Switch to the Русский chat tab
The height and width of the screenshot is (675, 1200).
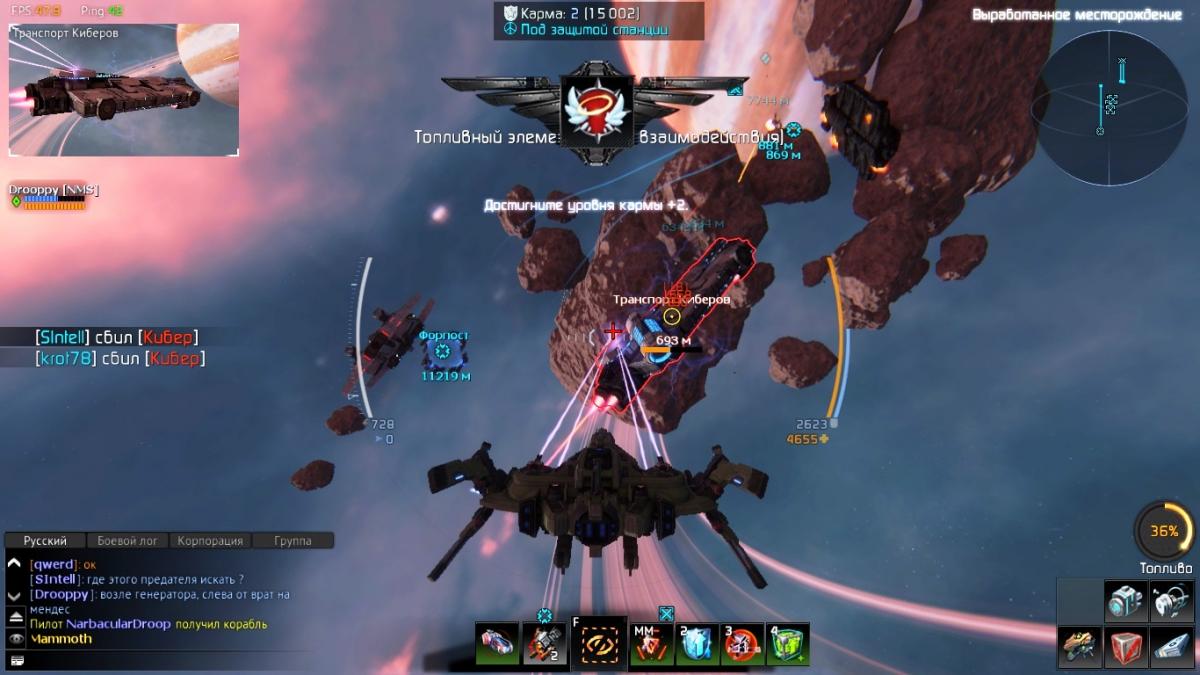point(45,541)
